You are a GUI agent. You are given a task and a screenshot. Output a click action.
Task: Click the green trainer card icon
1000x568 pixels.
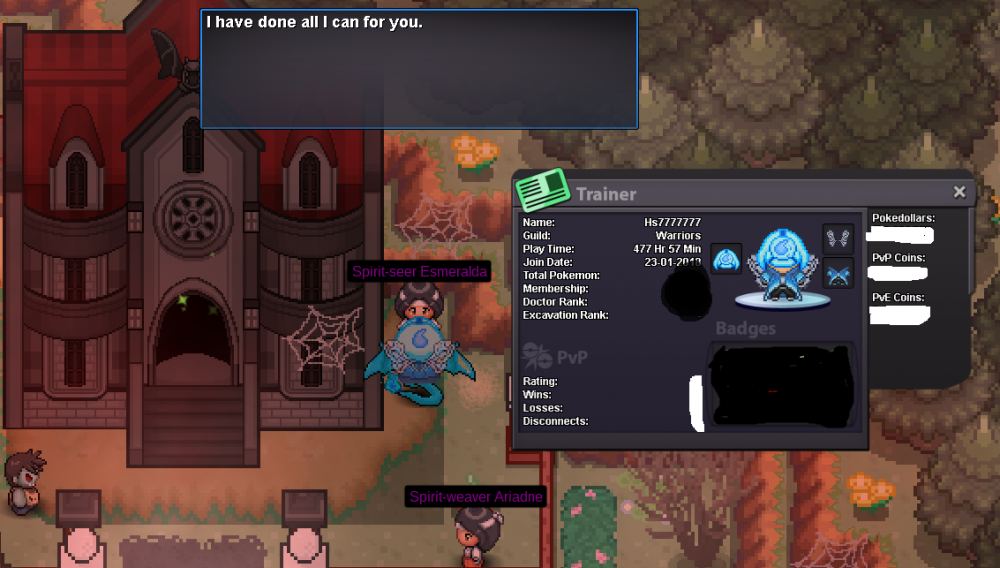(x=541, y=189)
